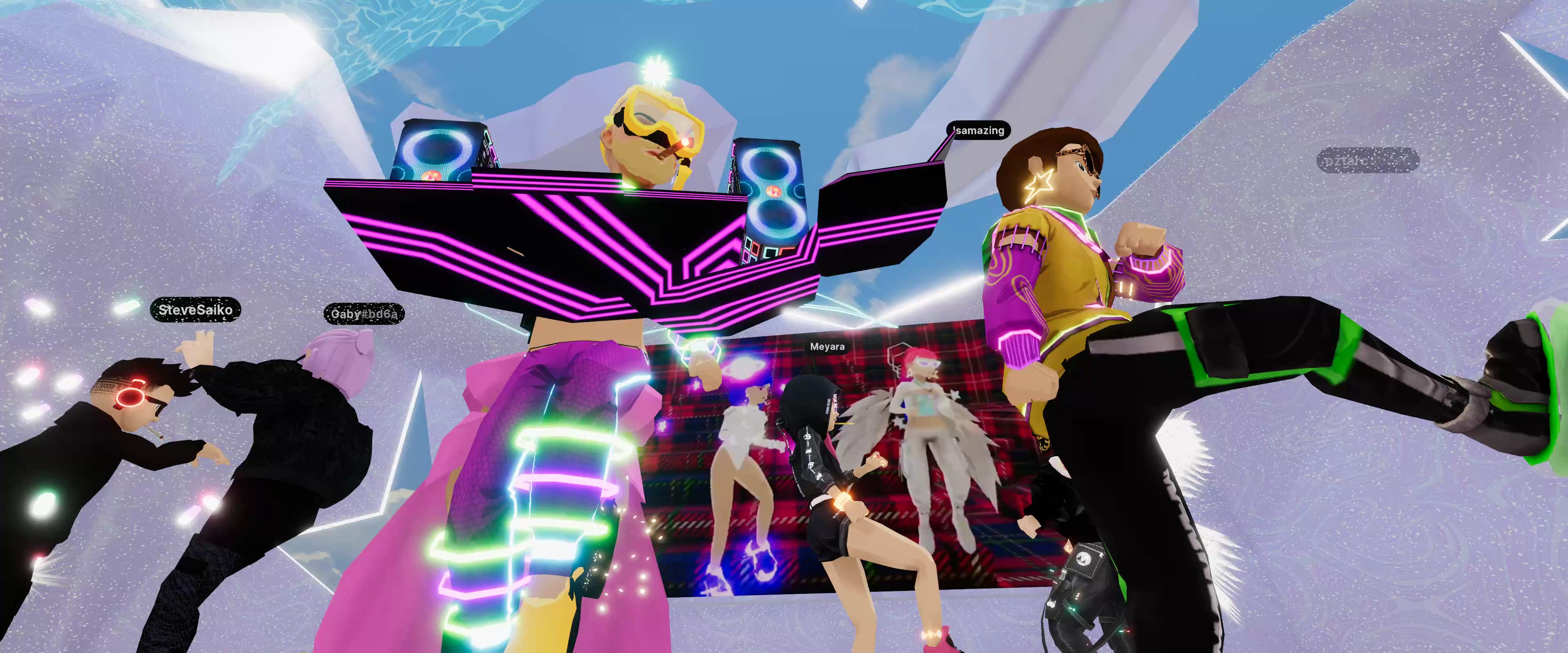Open the Gaby#bd6a player name tag
Screen dimensions: 1568x653
point(363,314)
